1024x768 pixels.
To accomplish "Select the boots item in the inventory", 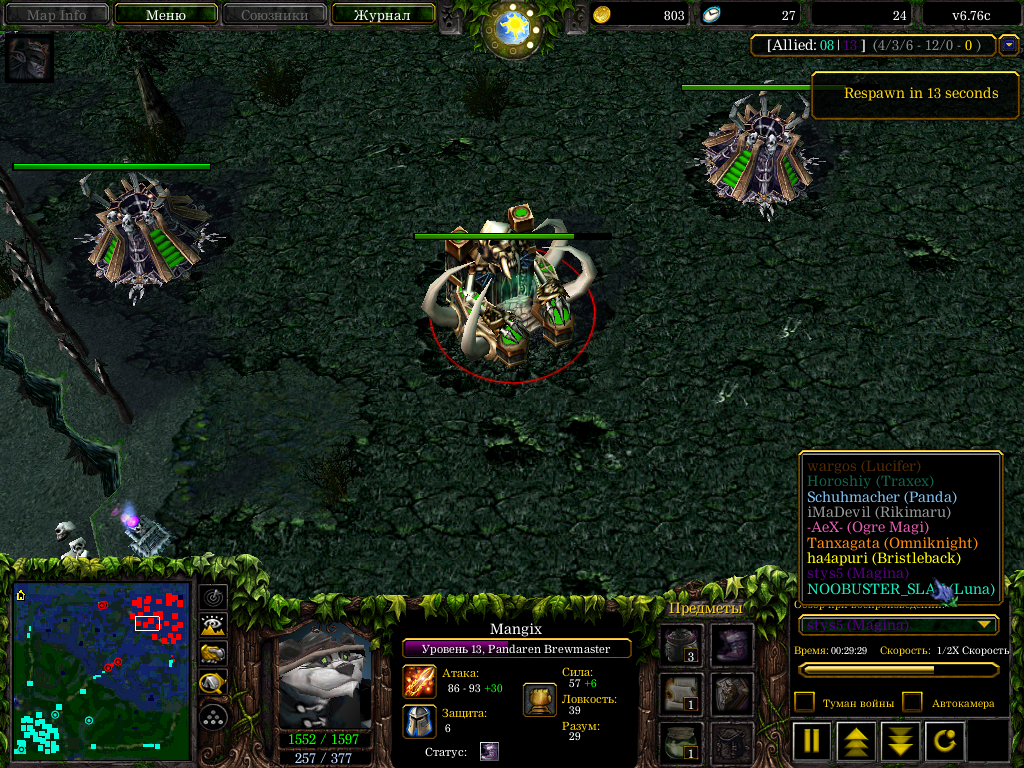I will tap(732, 646).
